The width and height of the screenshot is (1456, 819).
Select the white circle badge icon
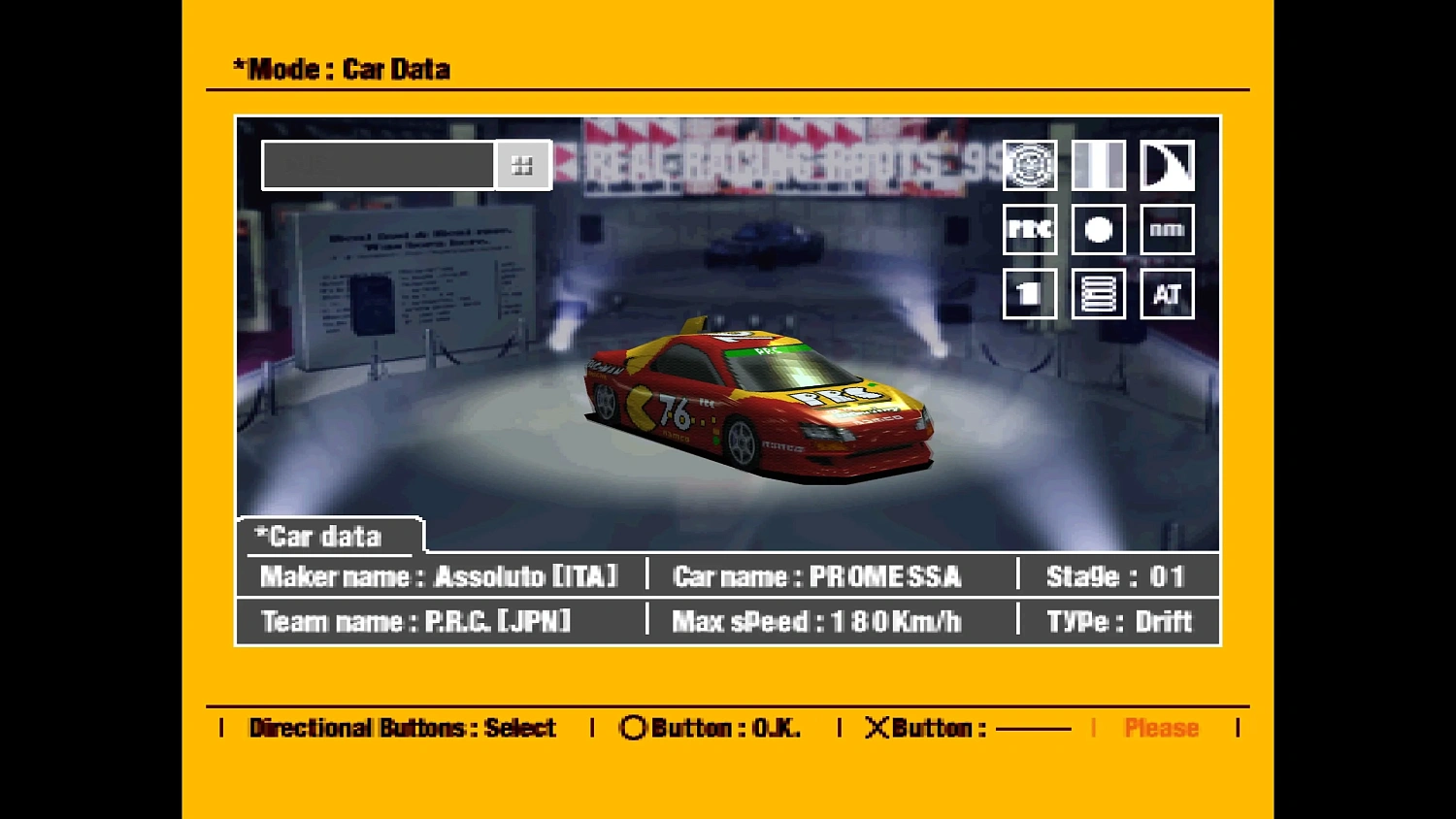coord(1098,229)
